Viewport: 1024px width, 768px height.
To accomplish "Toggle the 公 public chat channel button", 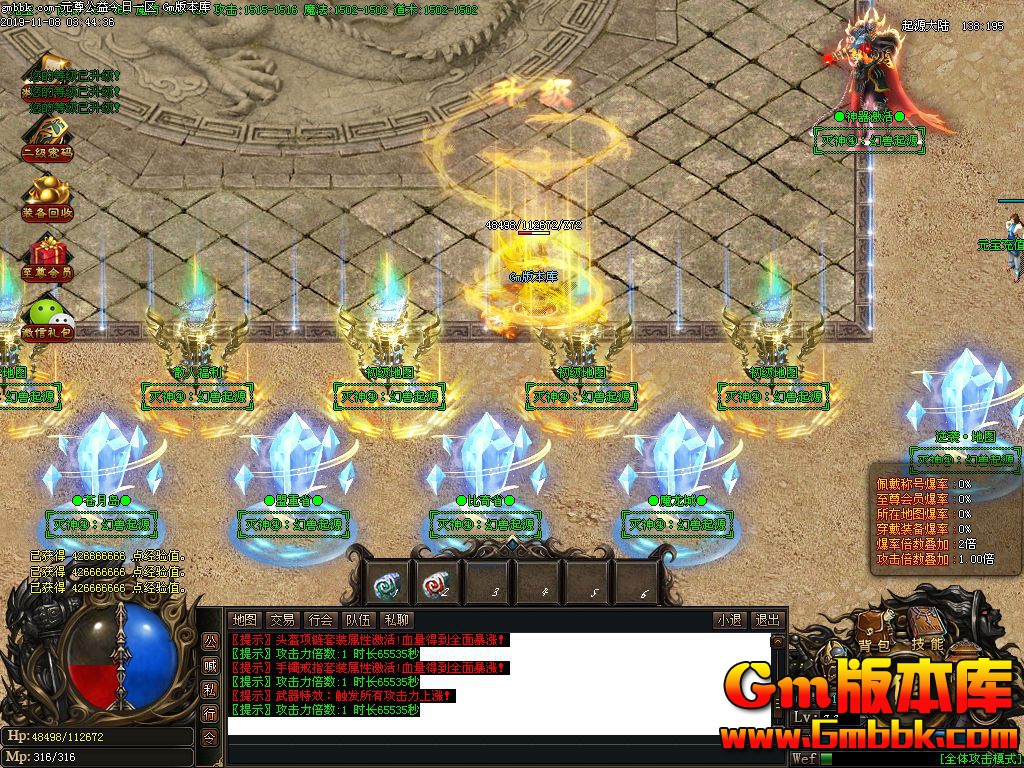I will point(210,642).
